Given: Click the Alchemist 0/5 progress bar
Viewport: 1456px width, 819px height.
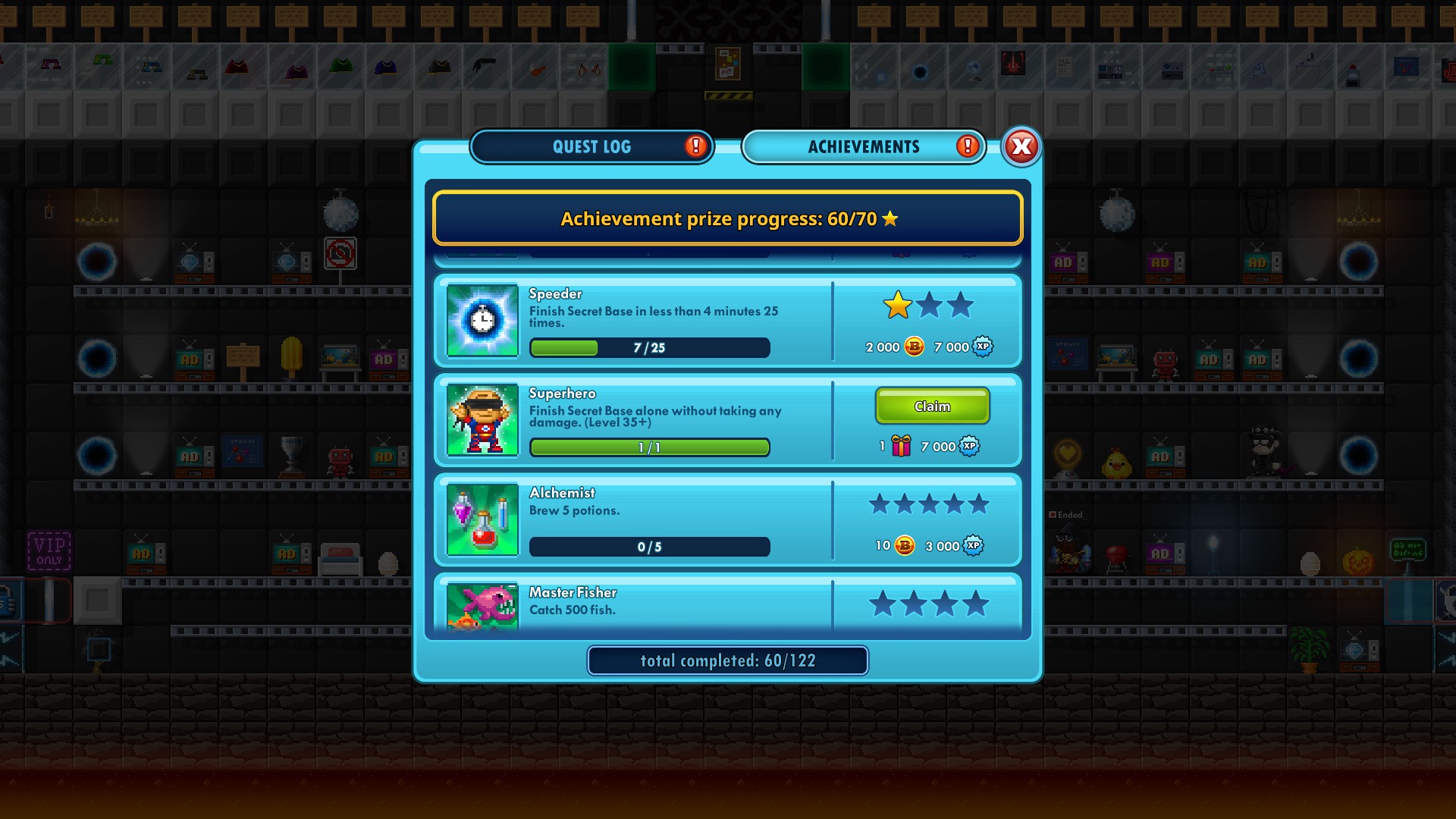Looking at the screenshot, I should [x=649, y=547].
